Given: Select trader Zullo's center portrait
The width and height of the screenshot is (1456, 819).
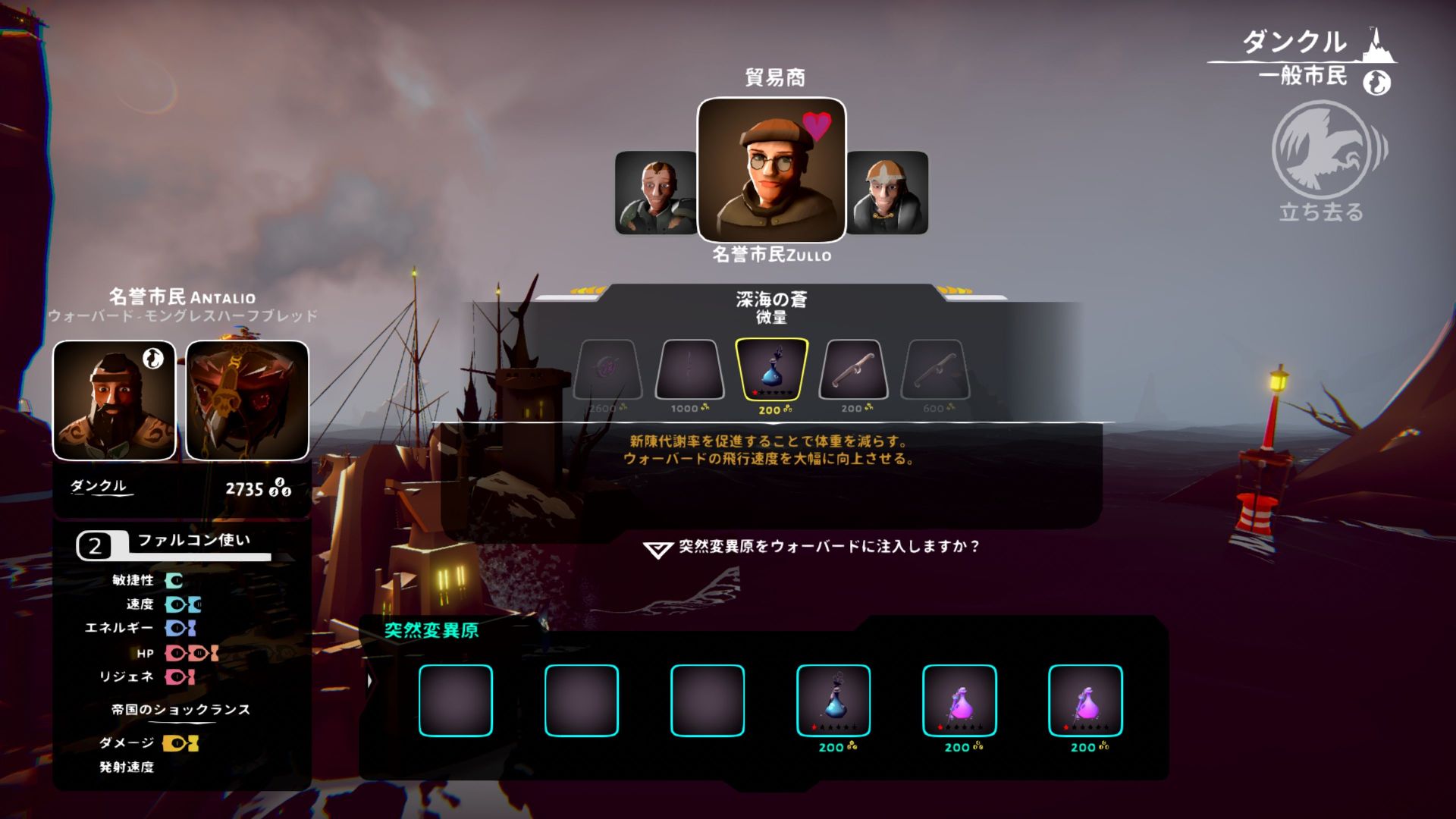Looking at the screenshot, I should point(771,170).
